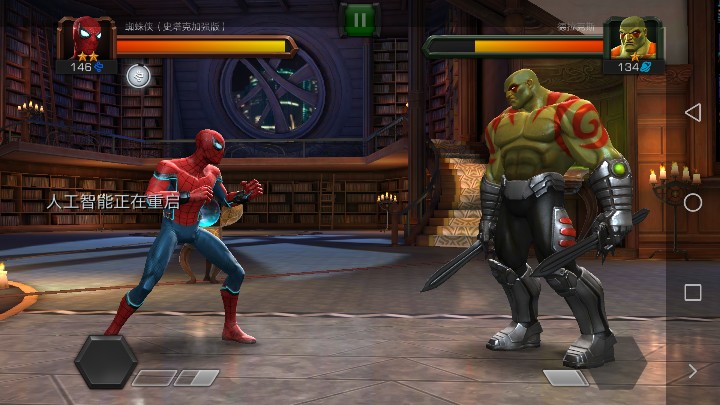Tap the Android home circle

click(692, 202)
